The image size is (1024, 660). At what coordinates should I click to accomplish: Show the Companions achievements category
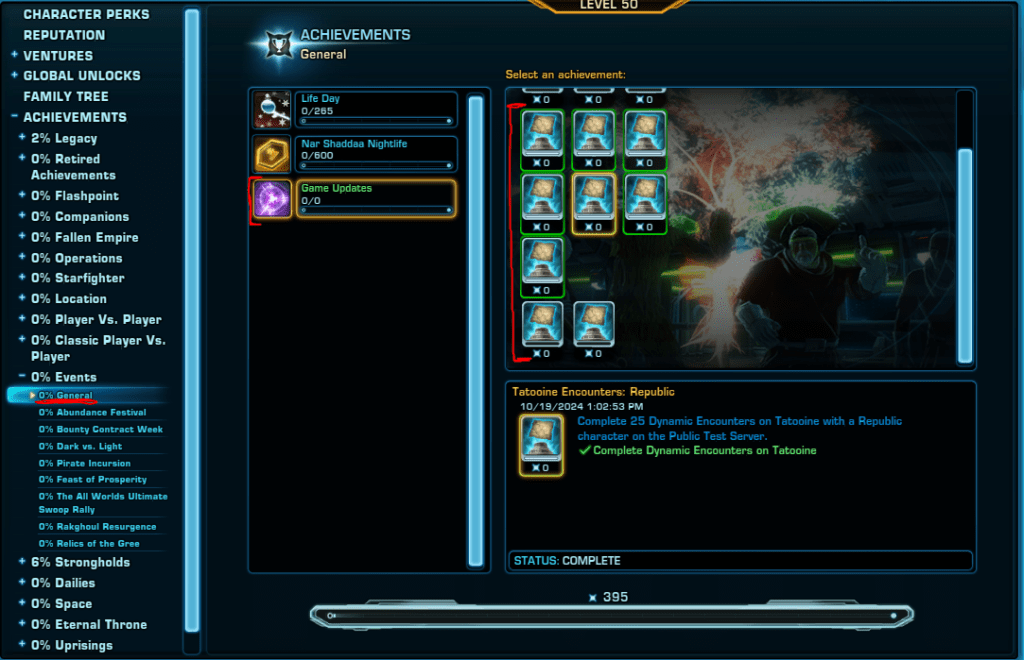click(80, 217)
